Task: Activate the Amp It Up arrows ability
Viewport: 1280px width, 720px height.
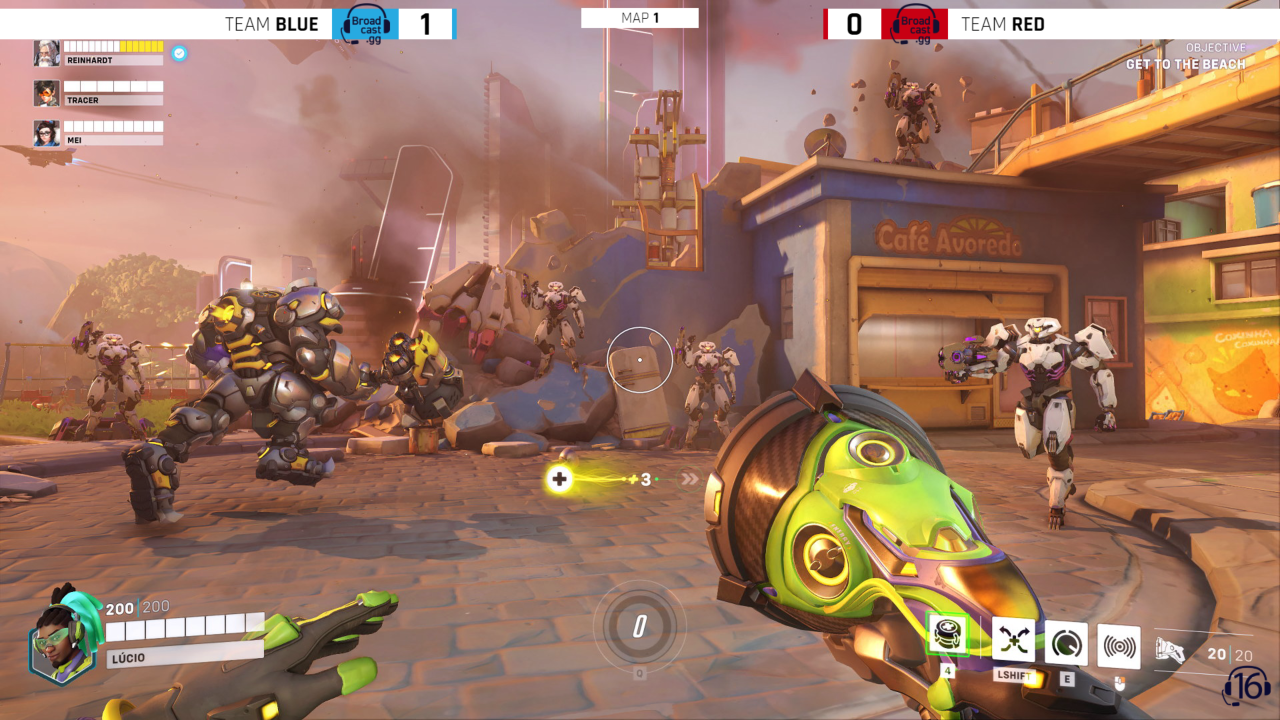Action: click(x=1013, y=640)
